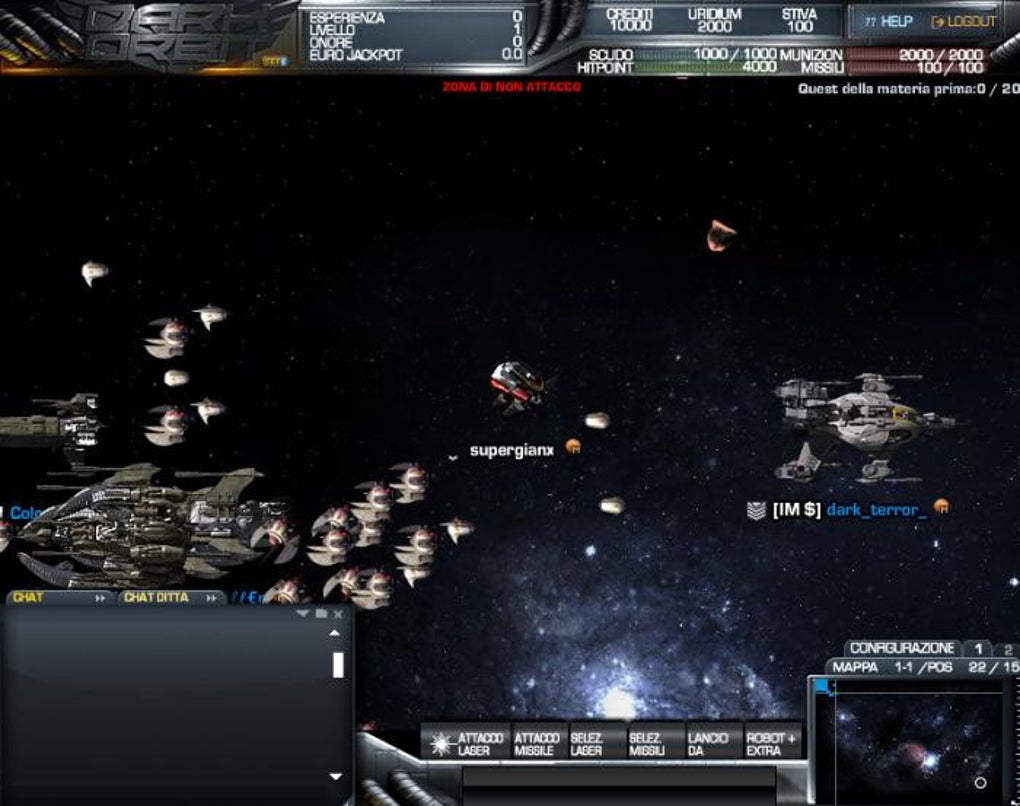Minimize chat with the down-triangle icon

303,614
